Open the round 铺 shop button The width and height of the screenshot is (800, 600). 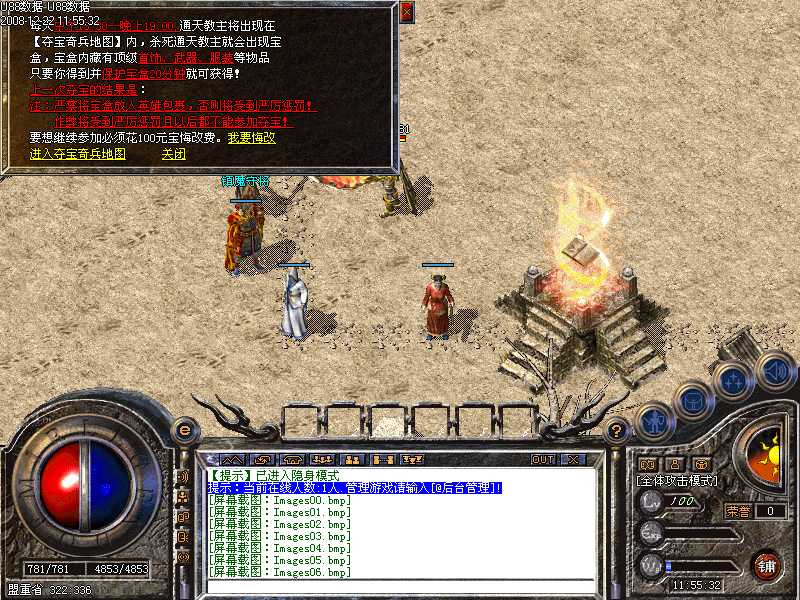767,565
